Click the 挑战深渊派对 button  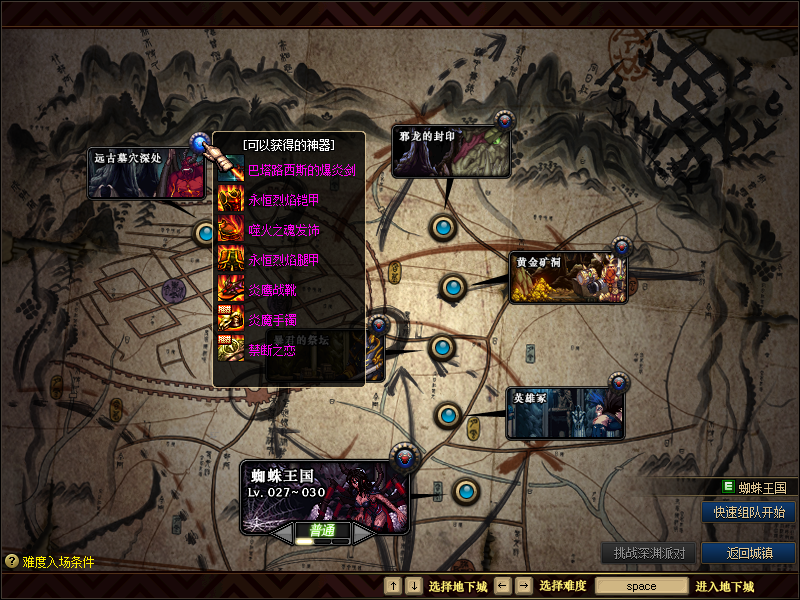(649, 553)
